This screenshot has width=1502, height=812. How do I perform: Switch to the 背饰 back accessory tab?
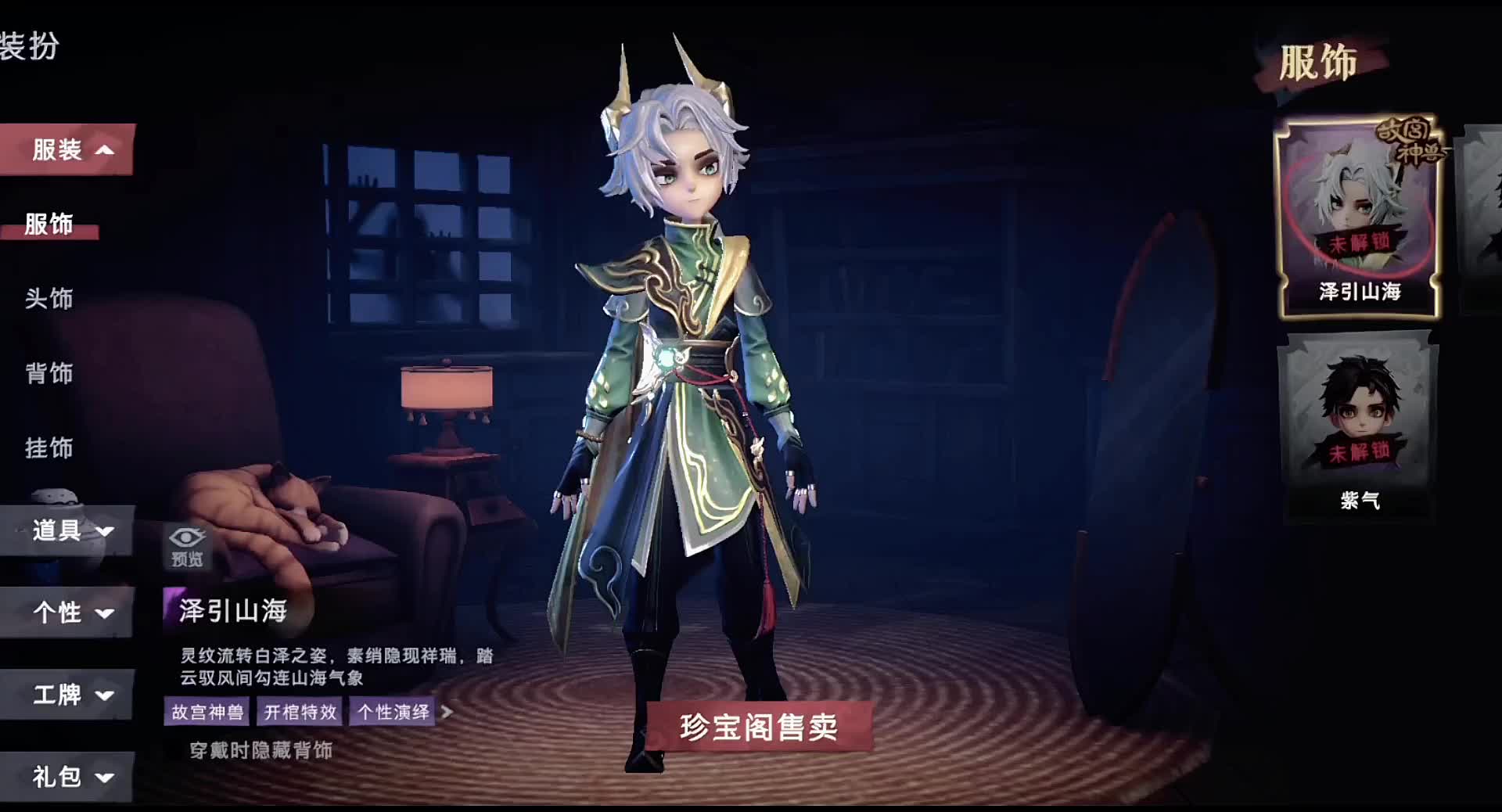50,374
